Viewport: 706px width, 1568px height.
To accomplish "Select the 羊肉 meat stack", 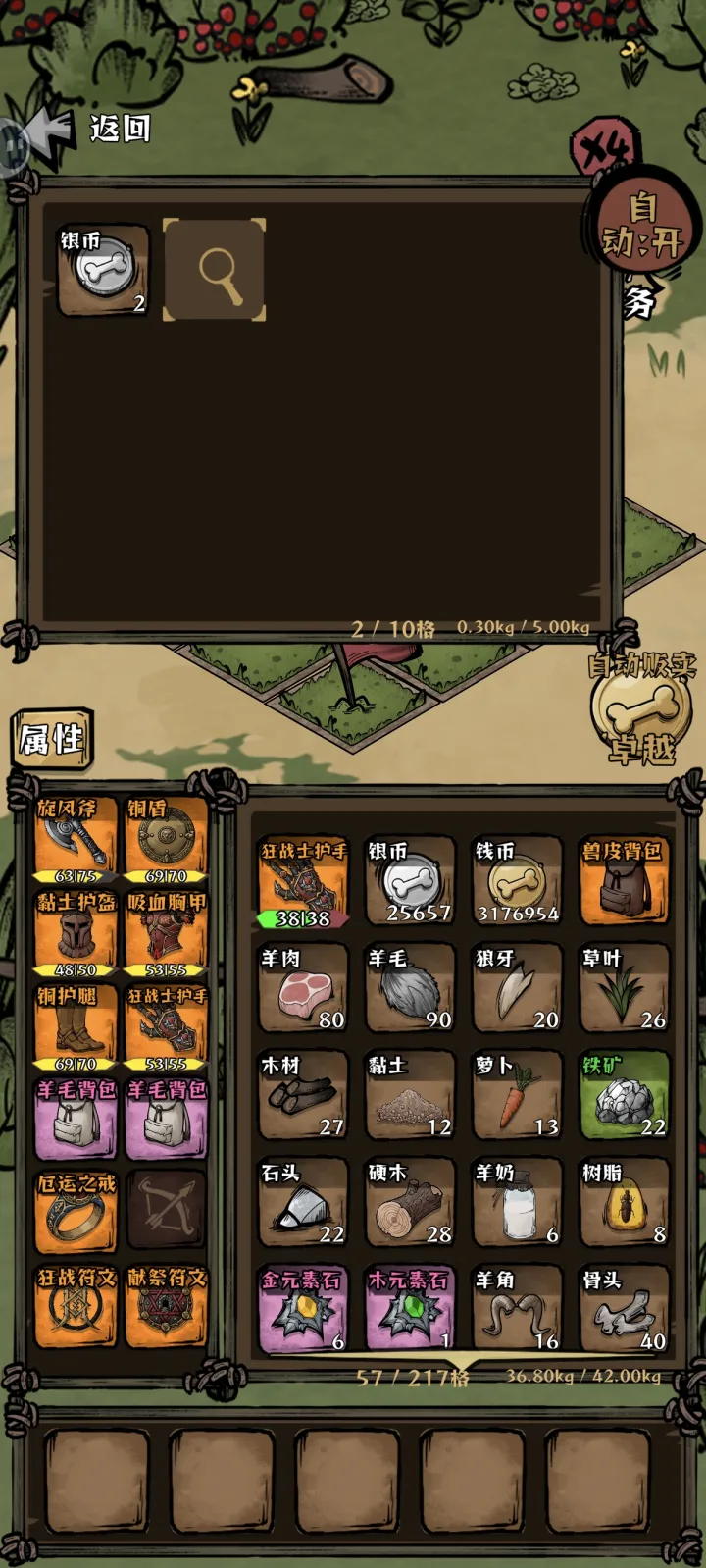I will point(303,988).
